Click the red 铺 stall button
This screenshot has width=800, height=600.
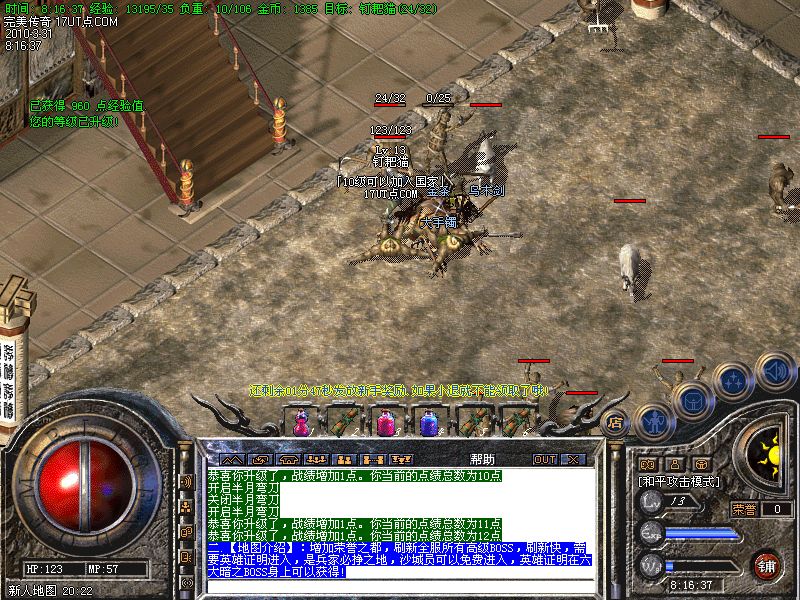(x=767, y=565)
